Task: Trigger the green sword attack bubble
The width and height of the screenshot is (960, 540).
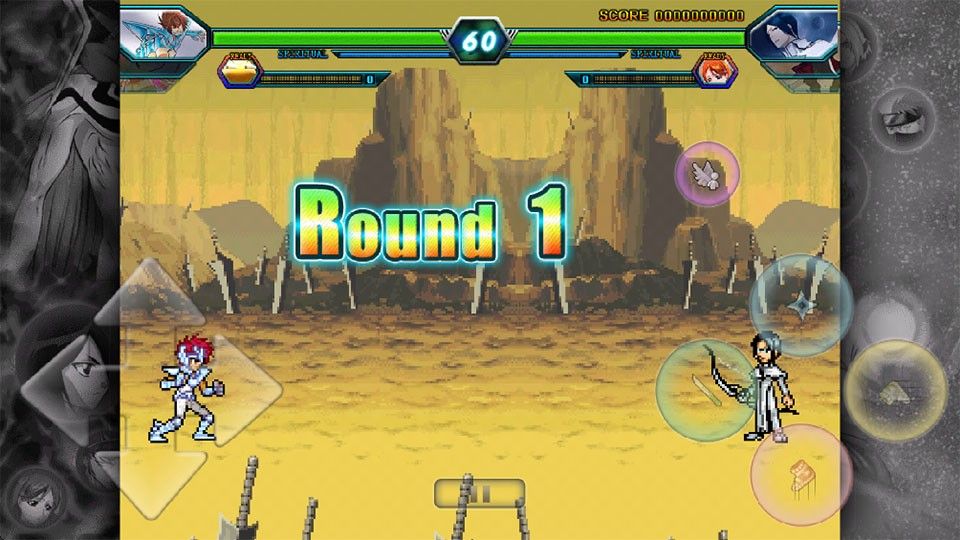Action: (706, 390)
